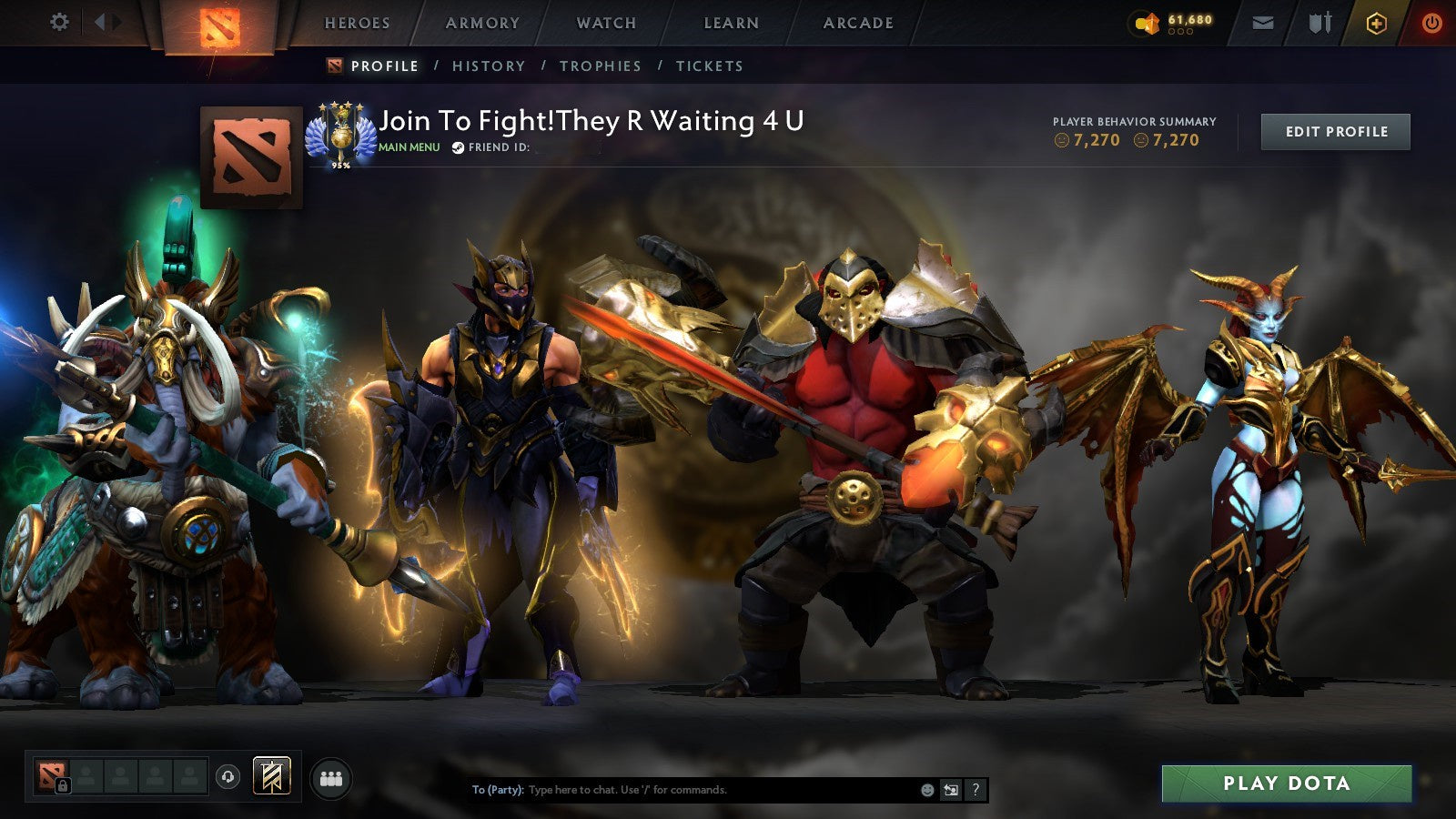This screenshot has height=819, width=1456.
Task: Toggle the screenshot-share button in chat bar
Action: 952,790
